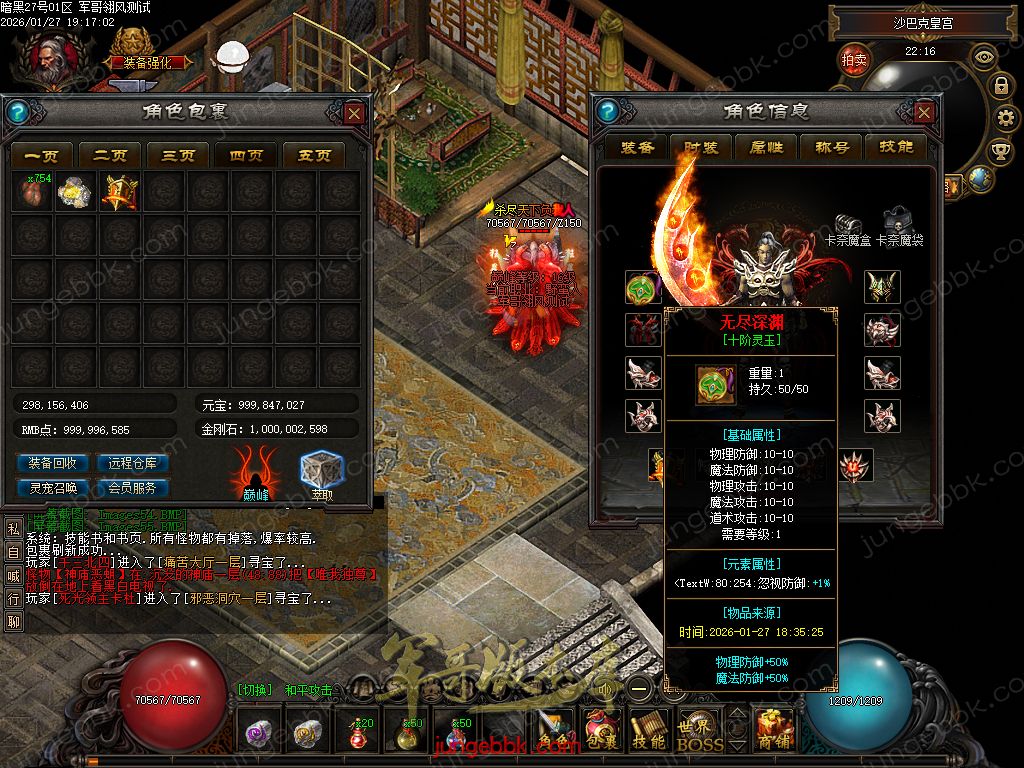Viewport: 1024px width, 768px height.
Task: Click the 装备回收 equipment recycle button
Action: coord(53,463)
